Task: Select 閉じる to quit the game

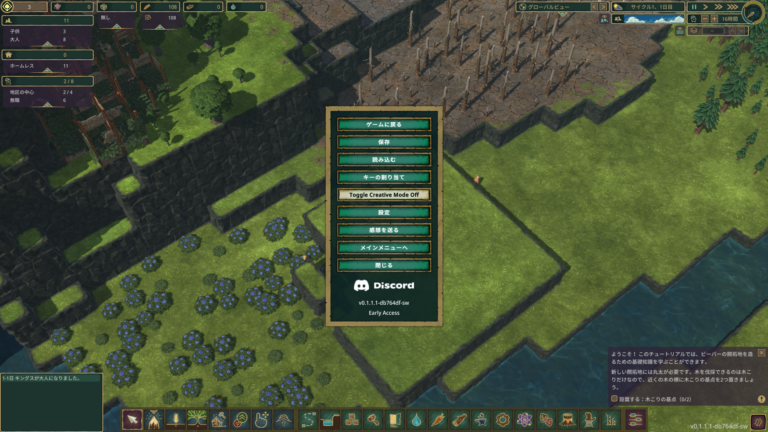Action: pyautogui.click(x=384, y=265)
